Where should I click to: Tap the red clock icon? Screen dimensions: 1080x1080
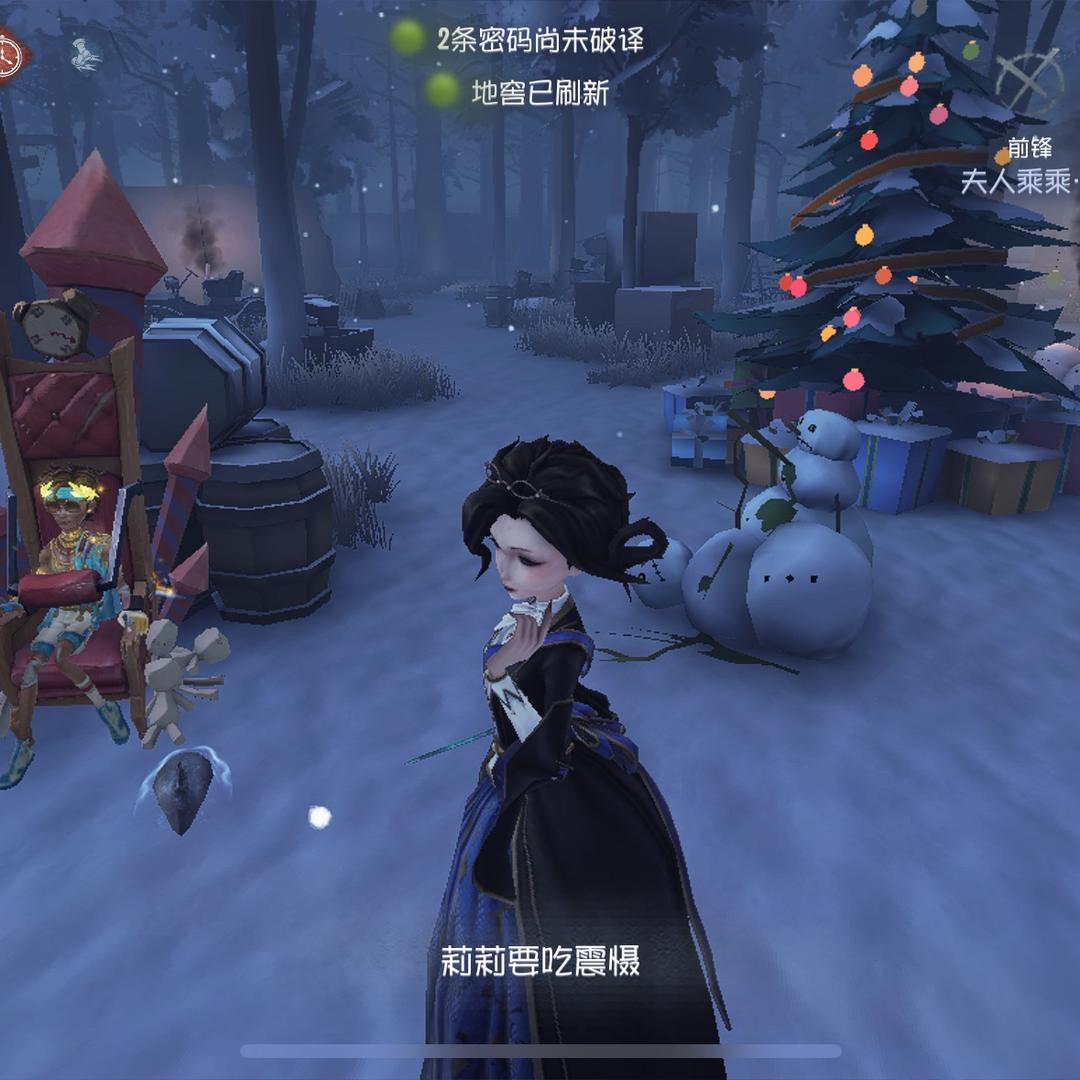point(9,56)
